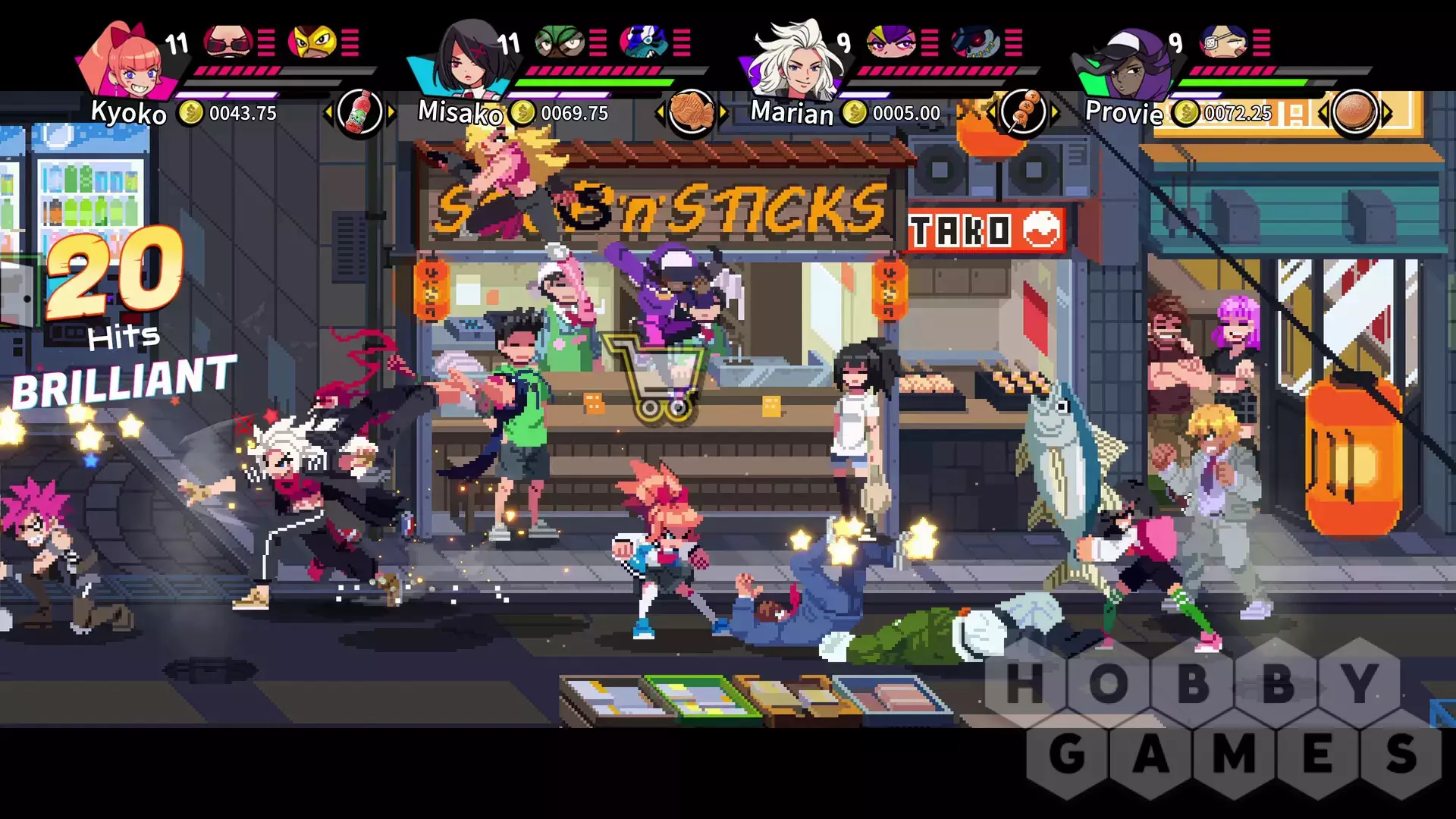Choose Marian's purple-haired recruit icon
The image size is (1456, 819).
pyautogui.click(x=891, y=41)
